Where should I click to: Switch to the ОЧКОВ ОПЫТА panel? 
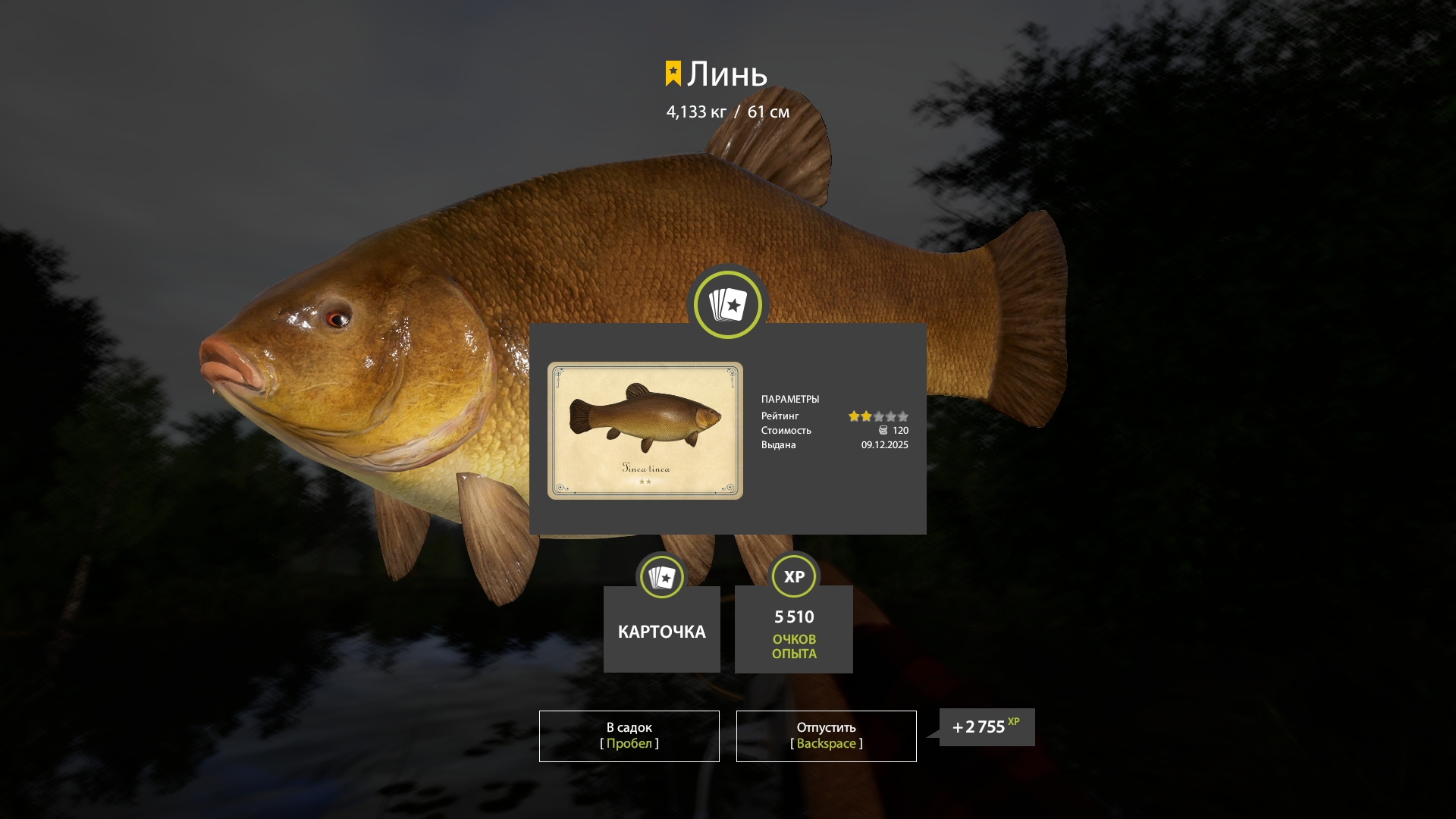793,629
